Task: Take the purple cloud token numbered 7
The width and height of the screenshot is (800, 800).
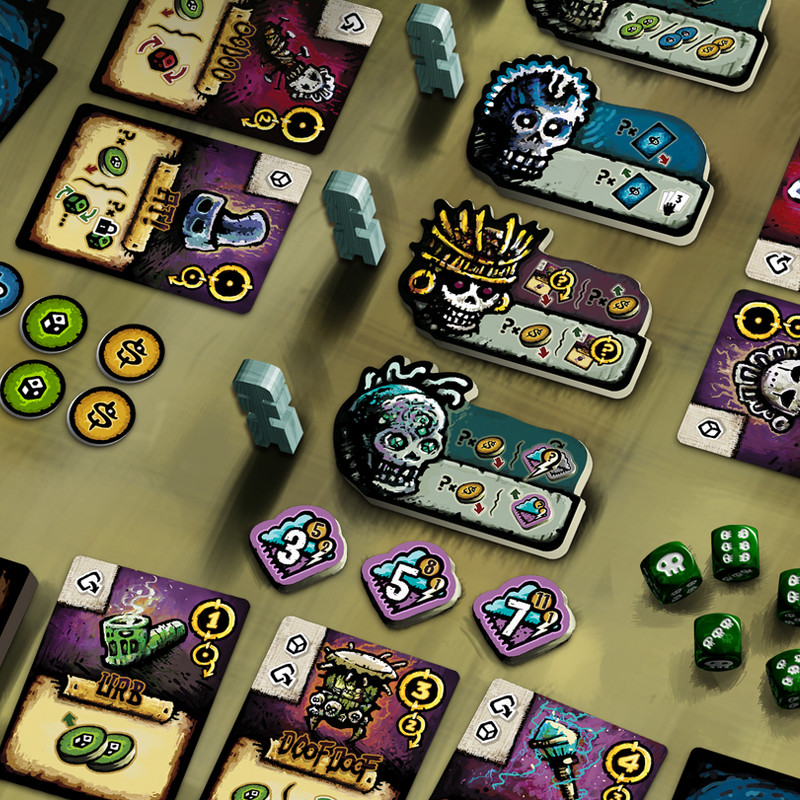Action: coord(518,613)
